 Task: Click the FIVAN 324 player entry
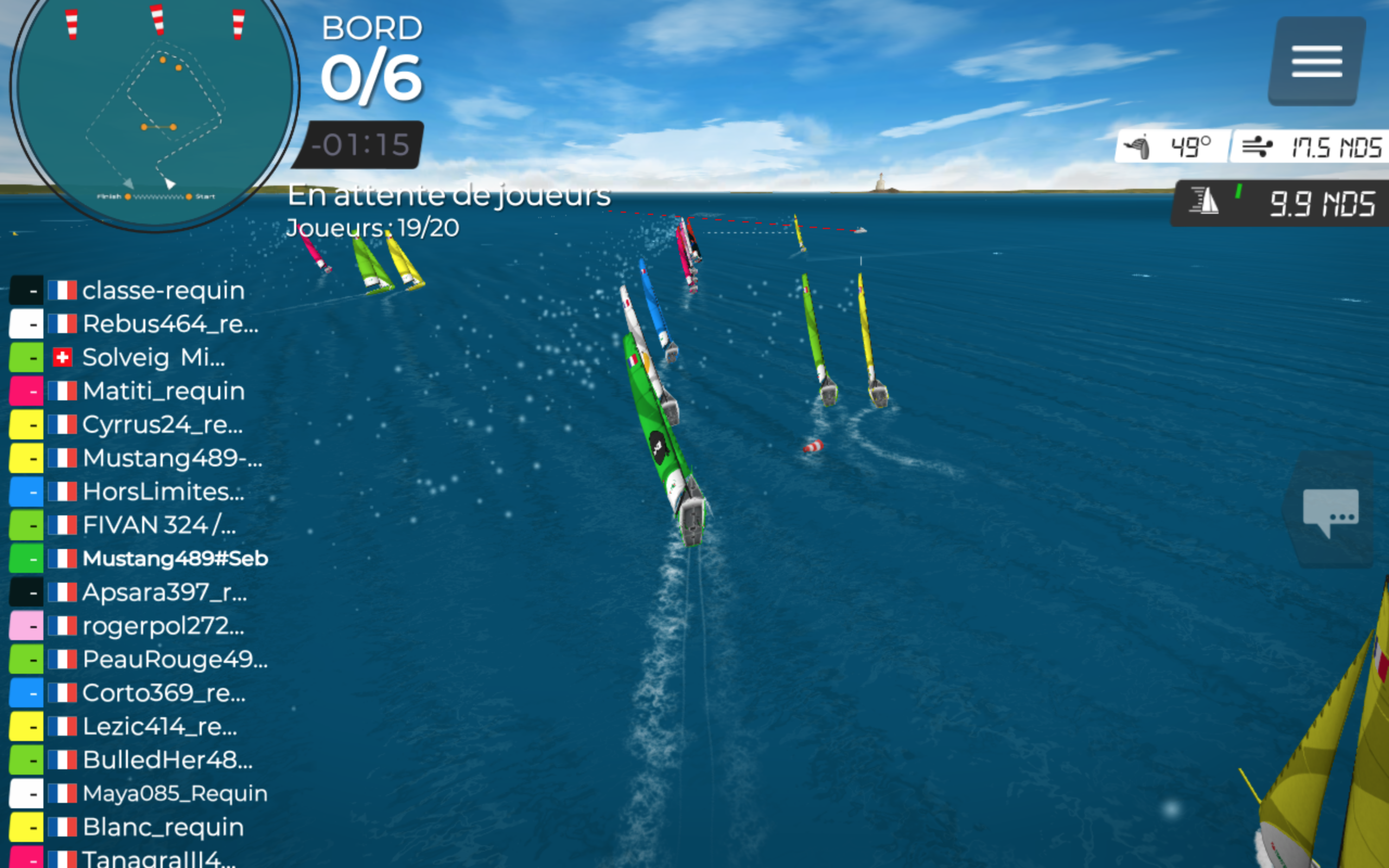click(159, 525)
